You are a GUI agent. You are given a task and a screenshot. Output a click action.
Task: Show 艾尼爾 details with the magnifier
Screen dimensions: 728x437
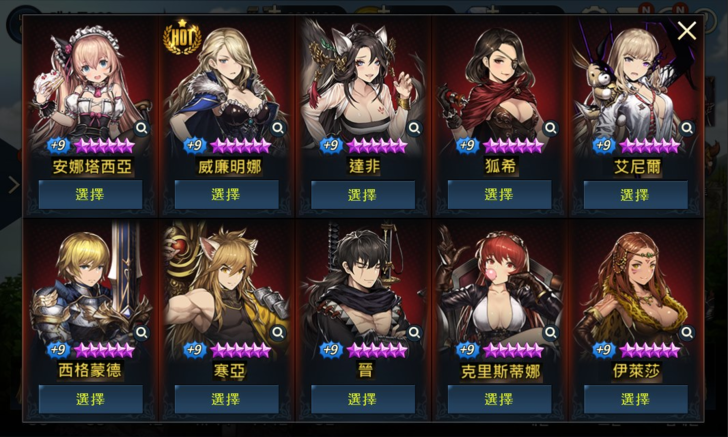[x=687, y=128]
